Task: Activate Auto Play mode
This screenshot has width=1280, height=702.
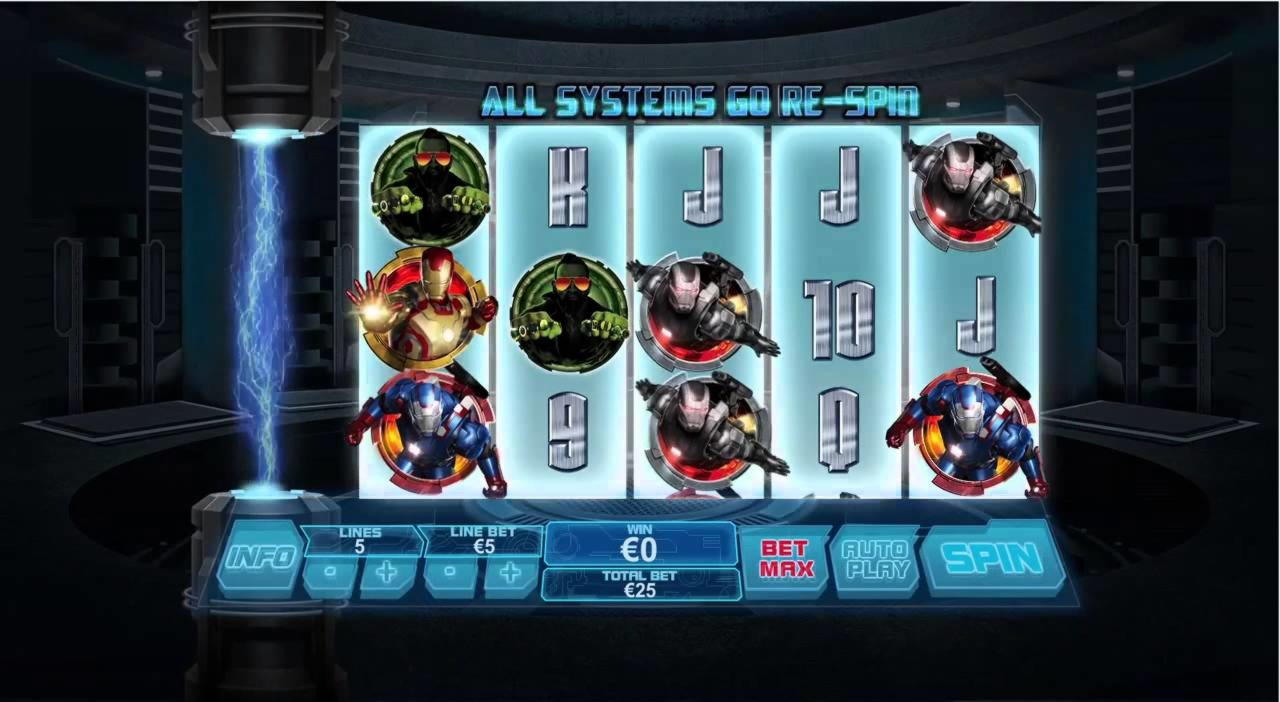Action: click(x=874, y=559)
